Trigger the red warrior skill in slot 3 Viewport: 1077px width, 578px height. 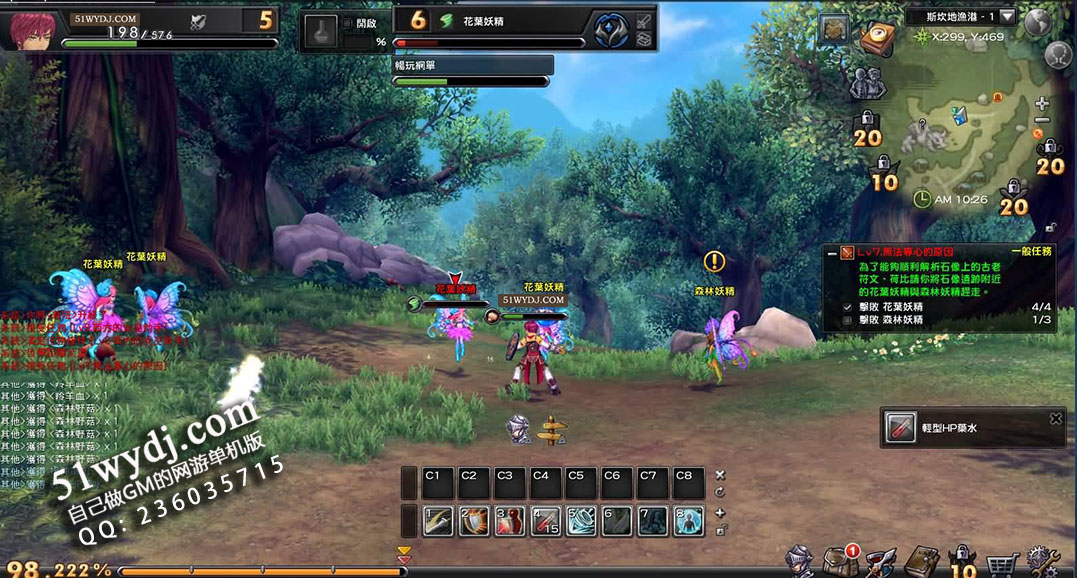coord(509,520)
